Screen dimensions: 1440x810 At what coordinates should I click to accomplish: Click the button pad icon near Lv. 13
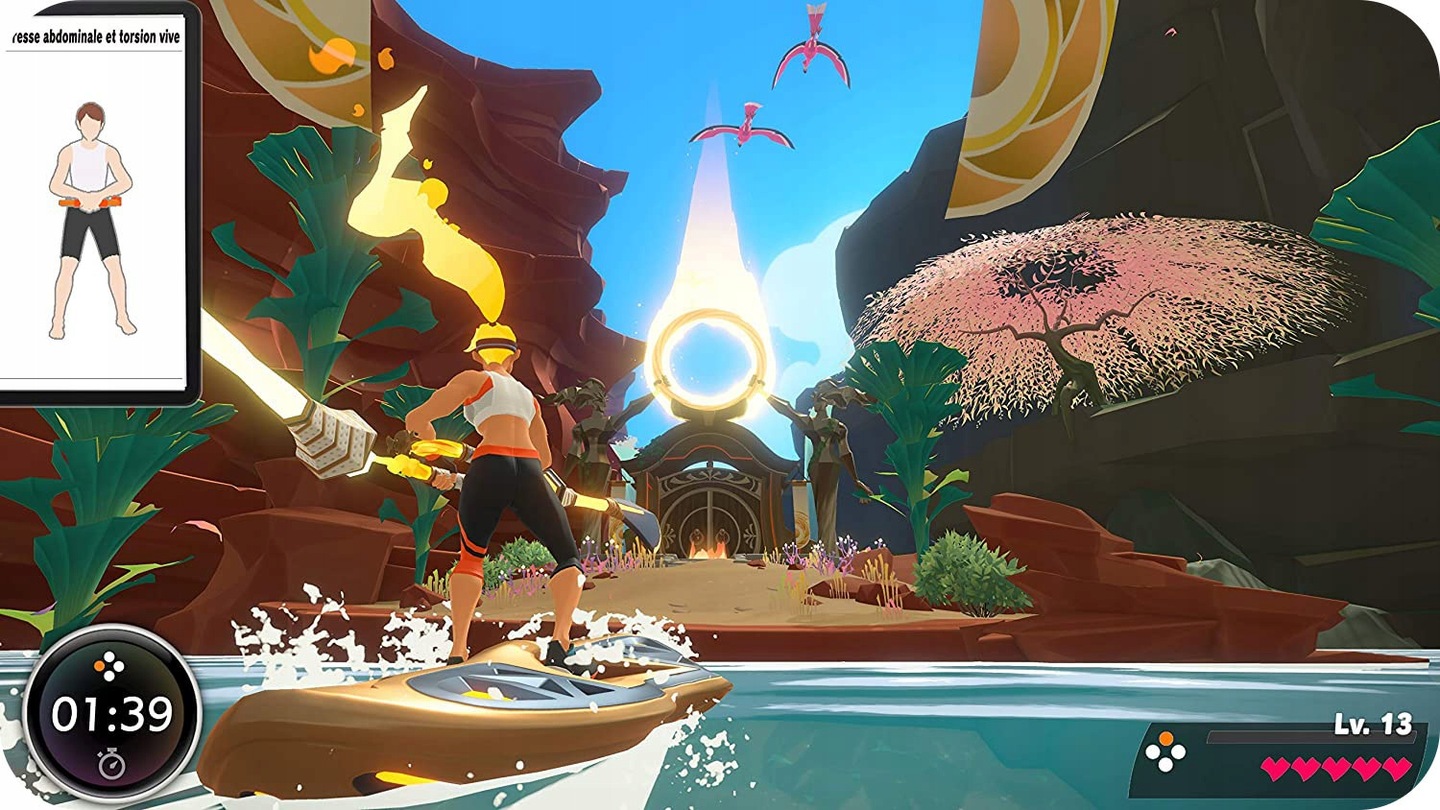click(x=1165, y=750)
